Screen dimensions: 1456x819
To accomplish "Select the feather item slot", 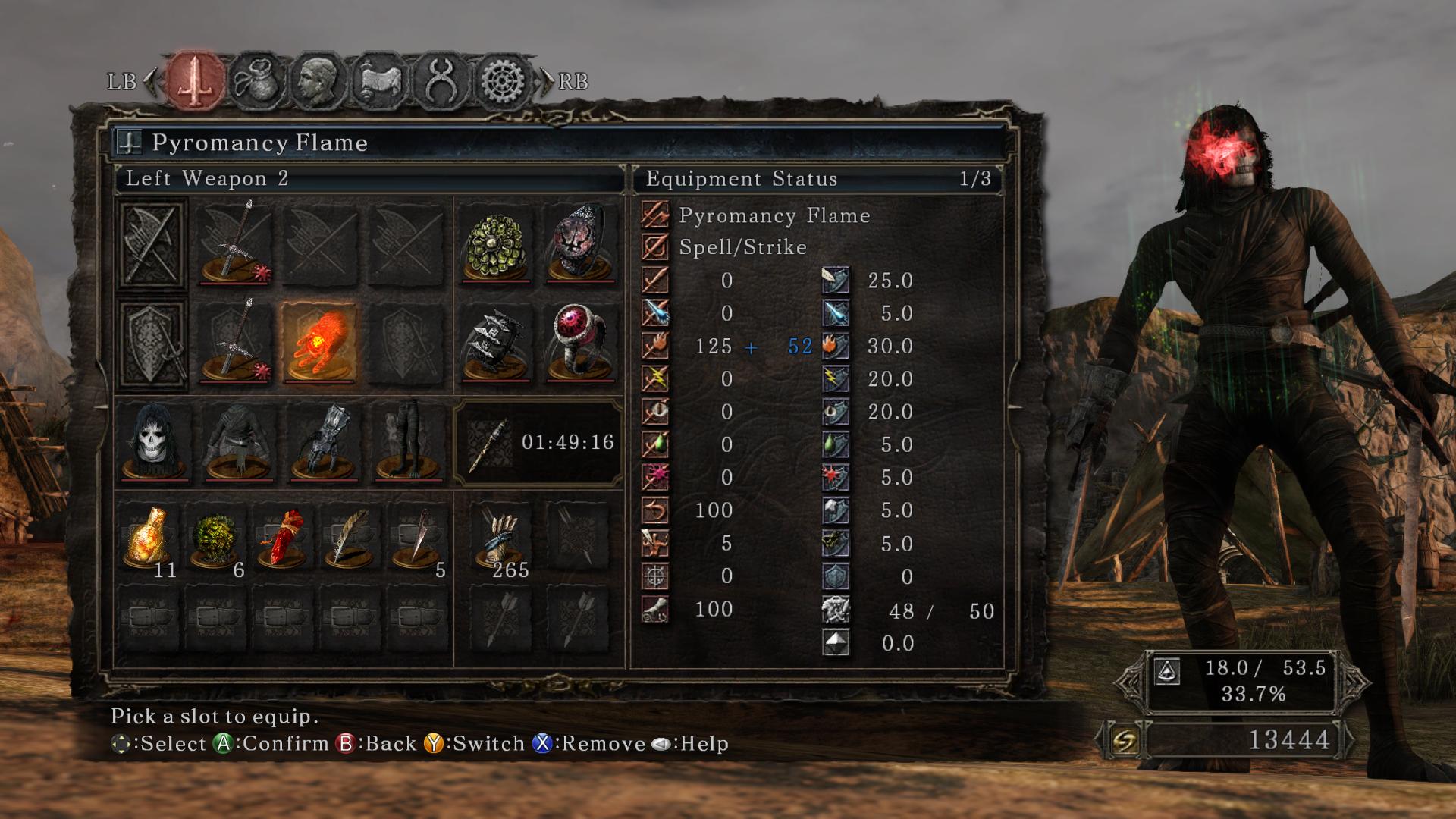I will 350,538.
